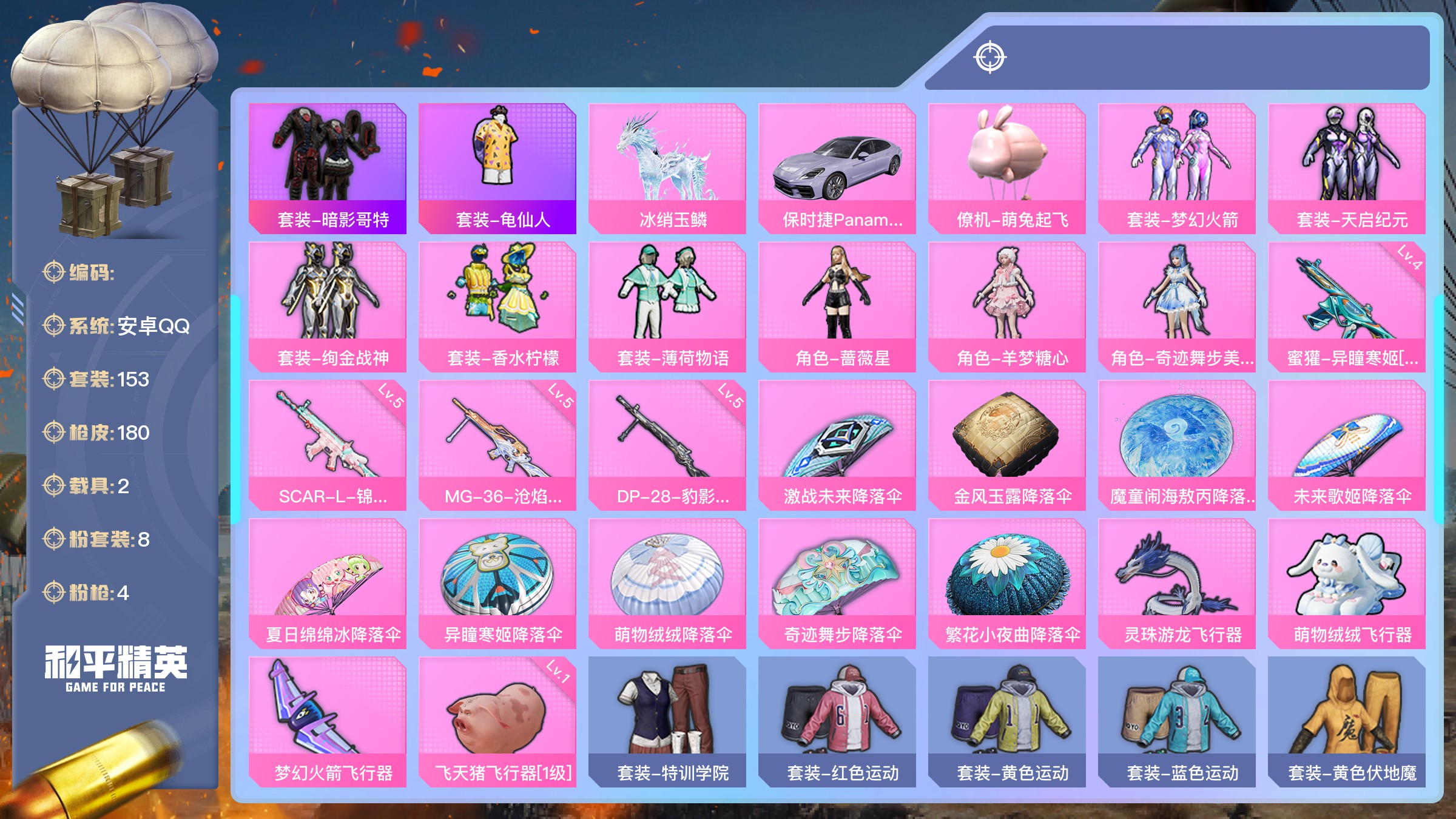Select the DP-28 gun skin tile
The width and height of the screenshot is (1456, 819).
tap(667, 445)
